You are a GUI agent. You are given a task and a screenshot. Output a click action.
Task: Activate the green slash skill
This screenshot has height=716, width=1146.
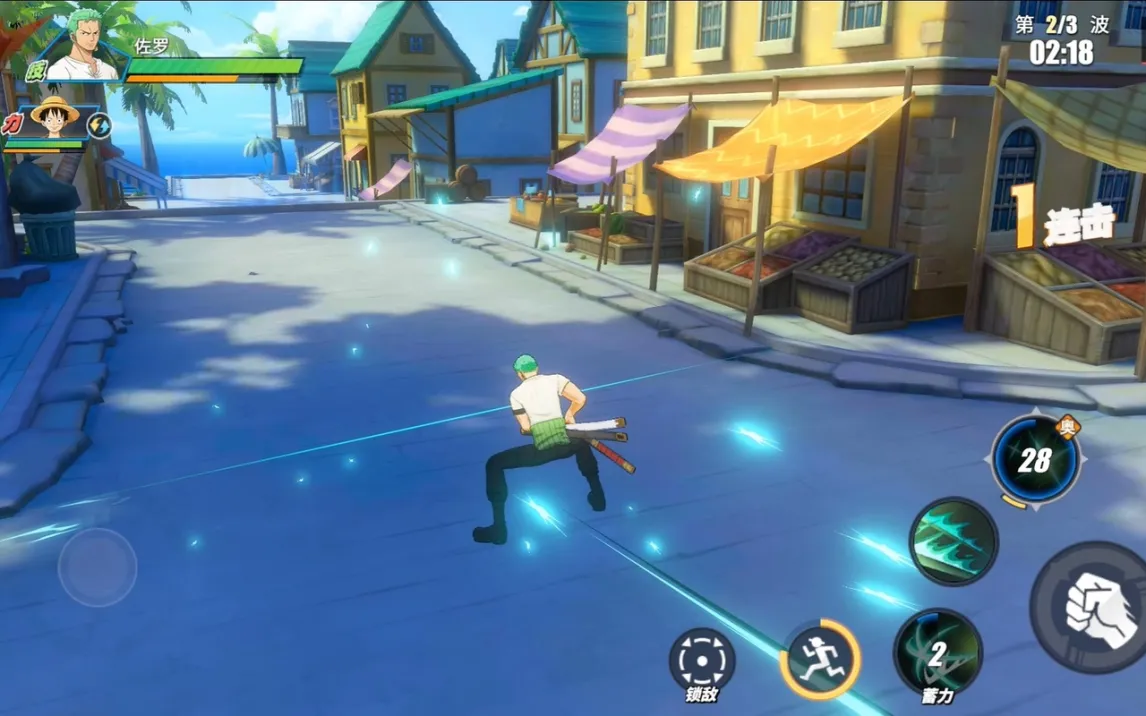click(x=953, y=541)
